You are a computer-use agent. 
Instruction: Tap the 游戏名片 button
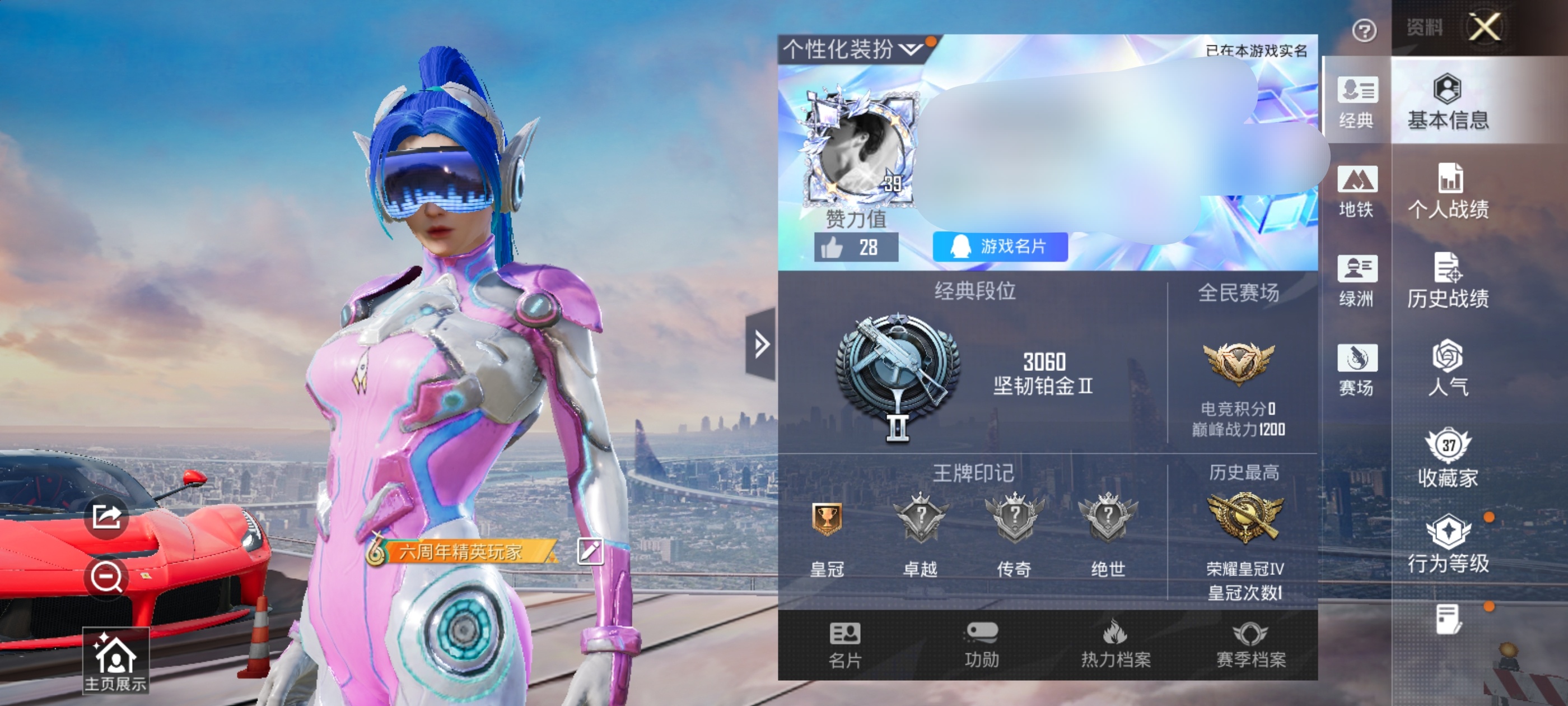click(x=1000, y=247)
